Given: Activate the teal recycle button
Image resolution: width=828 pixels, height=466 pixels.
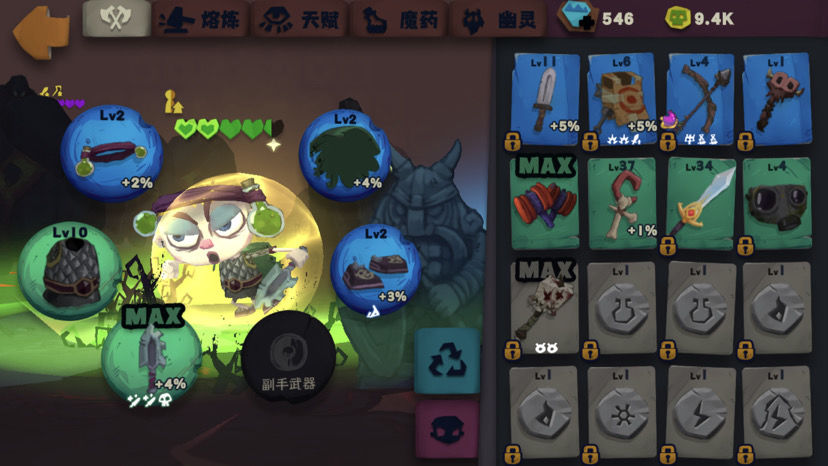Looking at the screenshot, I should (445, 360).
